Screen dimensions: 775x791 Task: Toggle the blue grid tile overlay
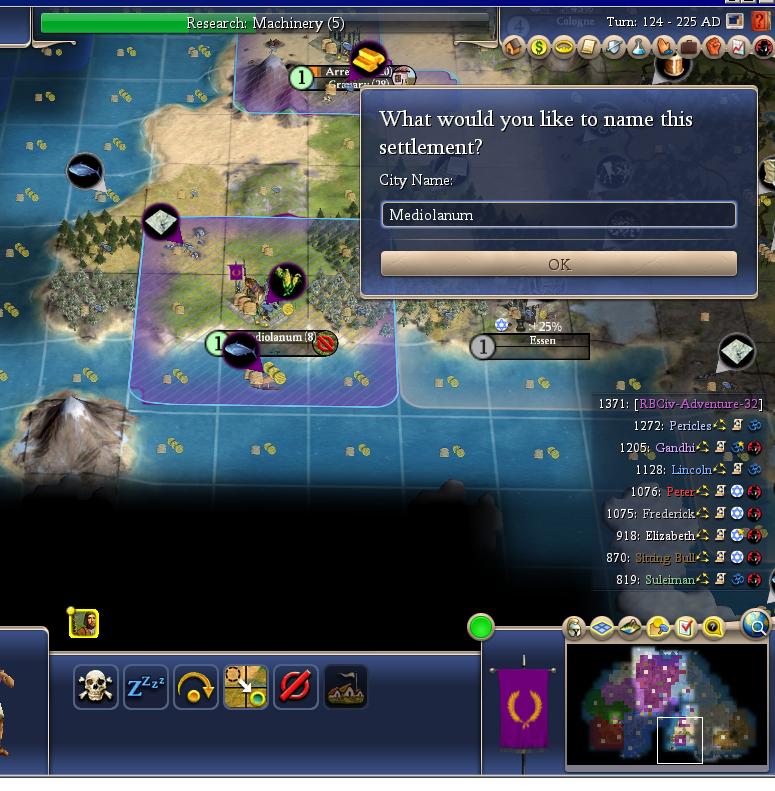[x=602, y=628]
